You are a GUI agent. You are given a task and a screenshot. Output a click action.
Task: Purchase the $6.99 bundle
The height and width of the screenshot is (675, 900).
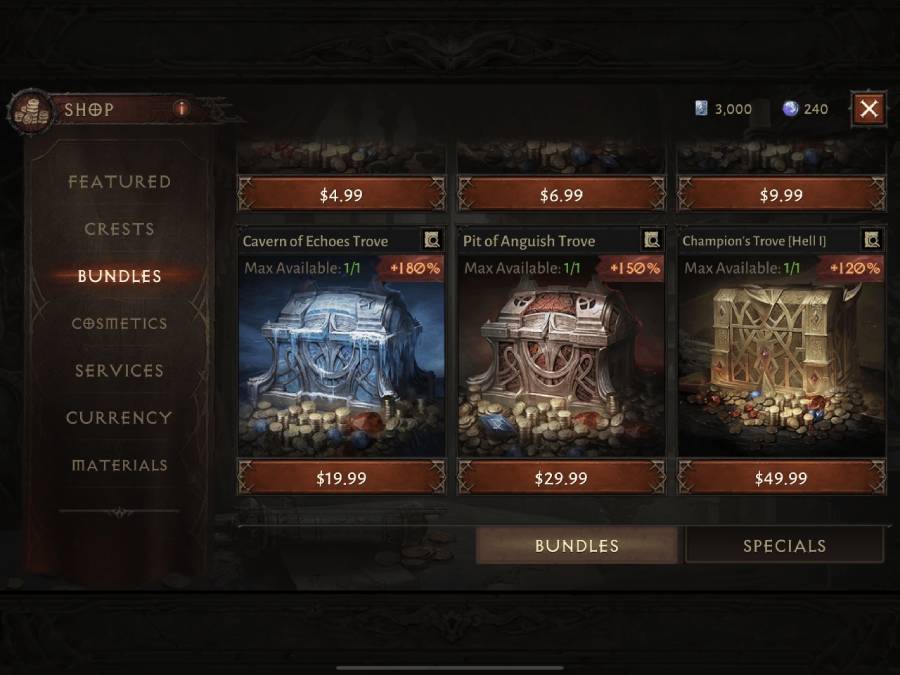pyautogui.click(x=561, y=195)
